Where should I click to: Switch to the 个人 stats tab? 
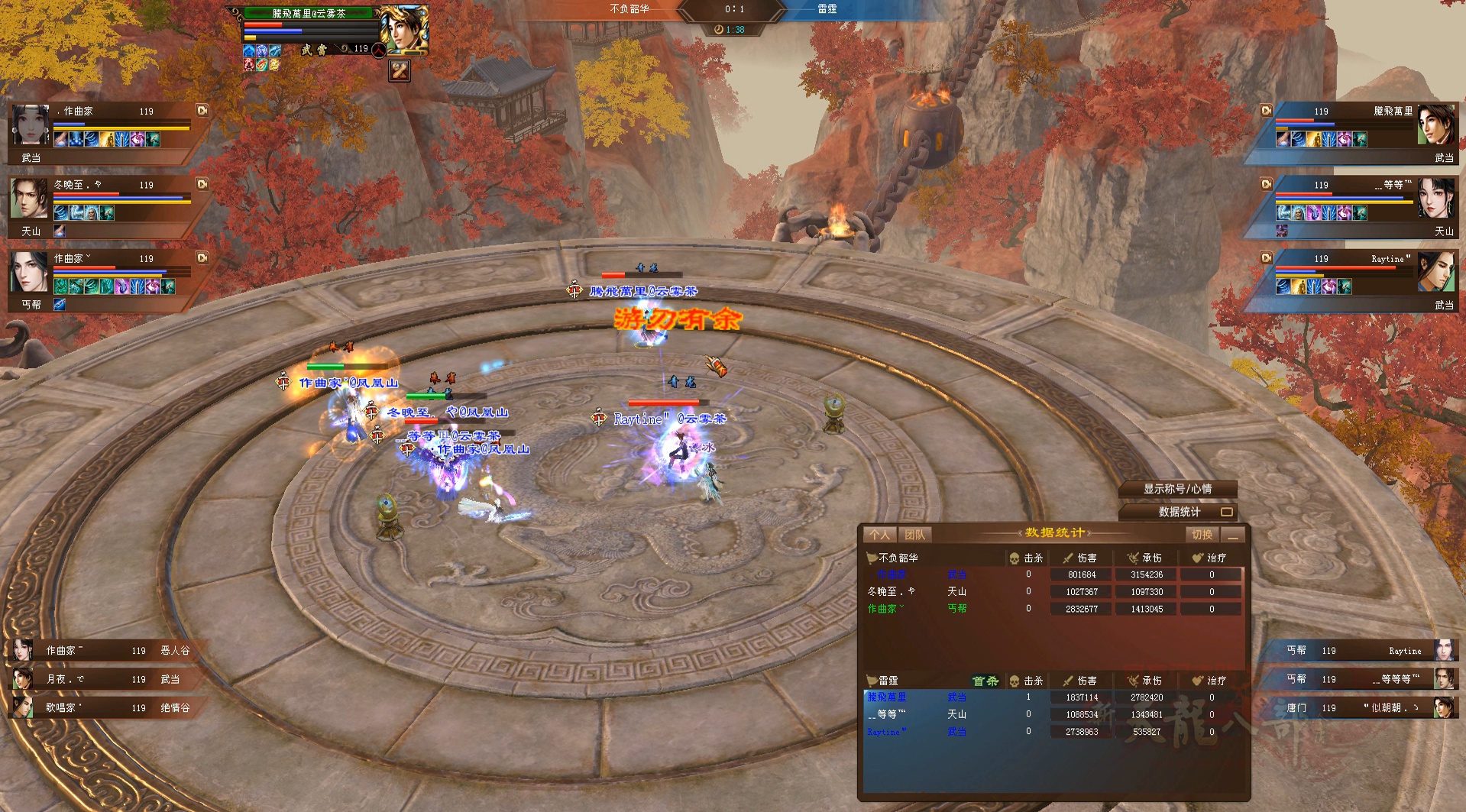point(879,535)
